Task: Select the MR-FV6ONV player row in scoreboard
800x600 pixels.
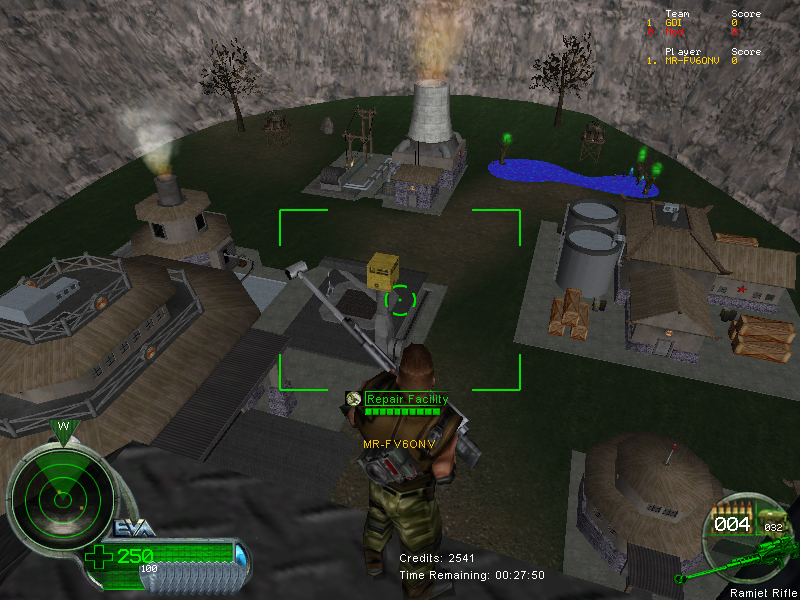Action: click(x=700, y=60)
